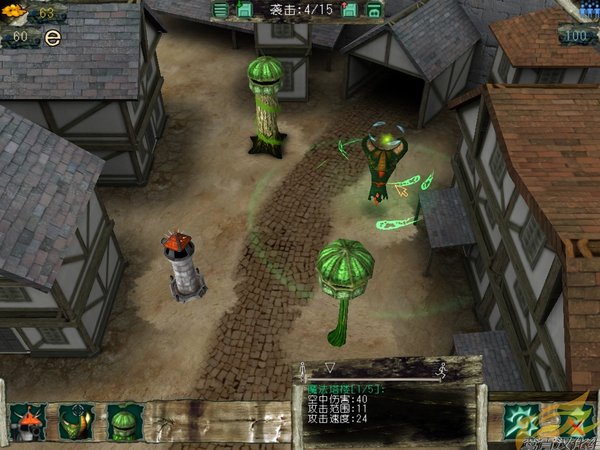The height and width of the screenshot is (450, 600).
Task: Open the menu with the three-lines icon
Action: [x=221, y=10]
